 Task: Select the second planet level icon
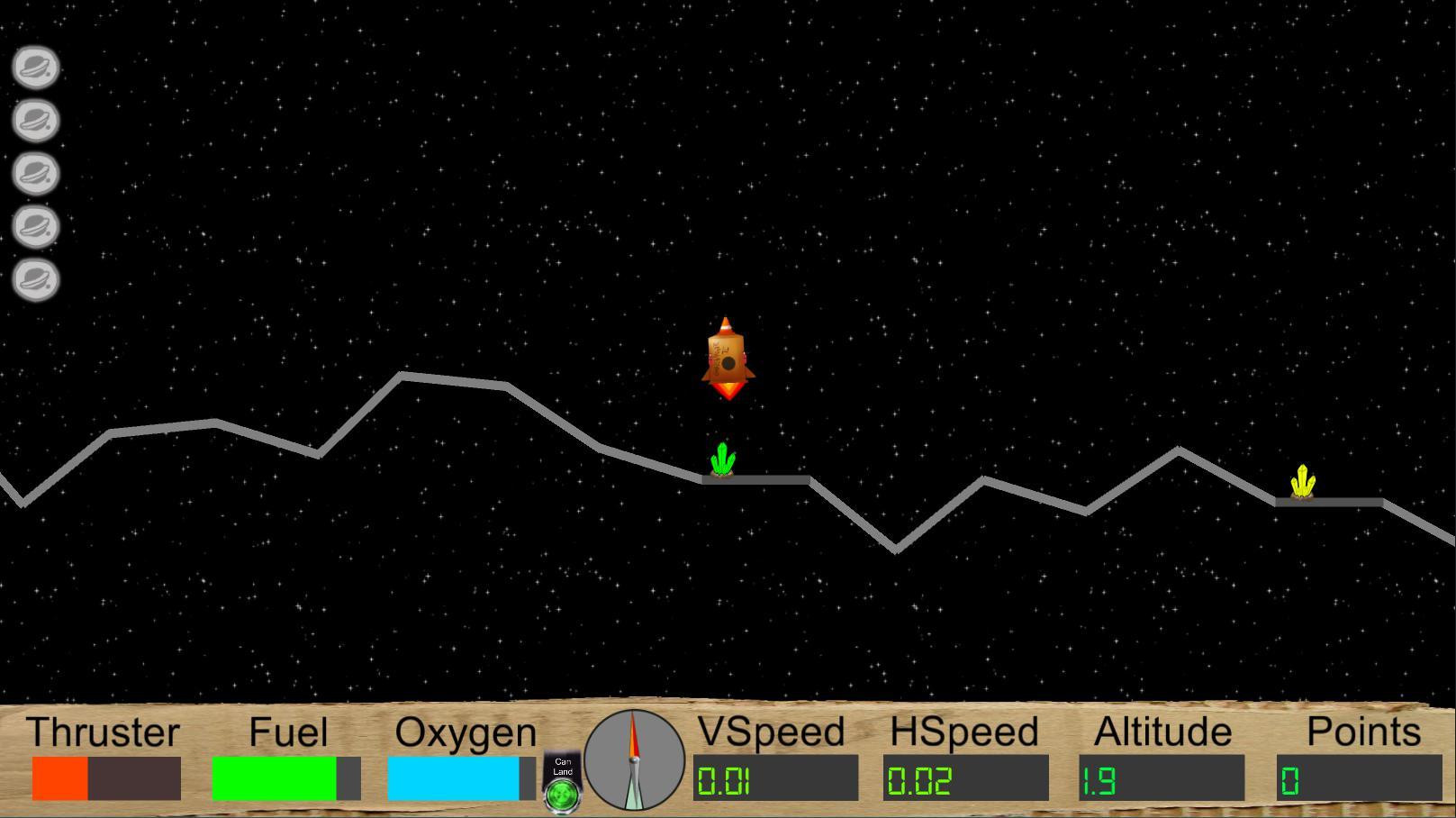coord(35,120)
